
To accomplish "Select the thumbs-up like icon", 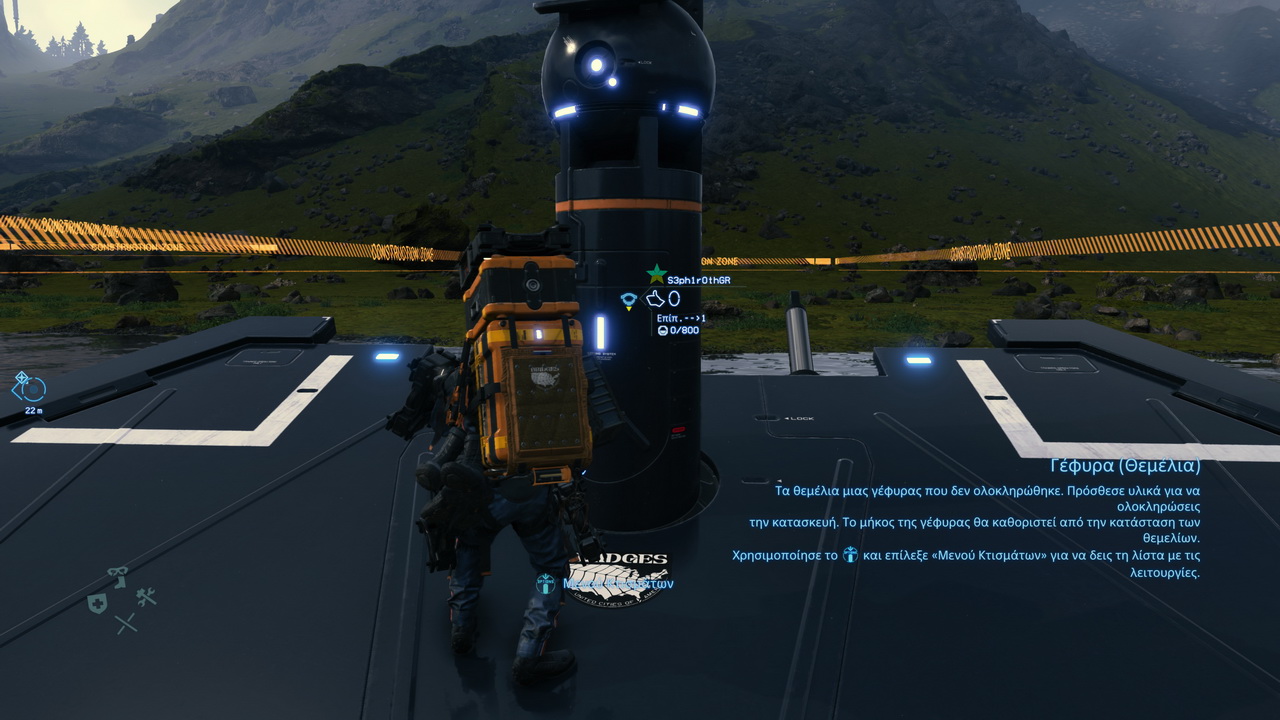I will click(655, 298).
